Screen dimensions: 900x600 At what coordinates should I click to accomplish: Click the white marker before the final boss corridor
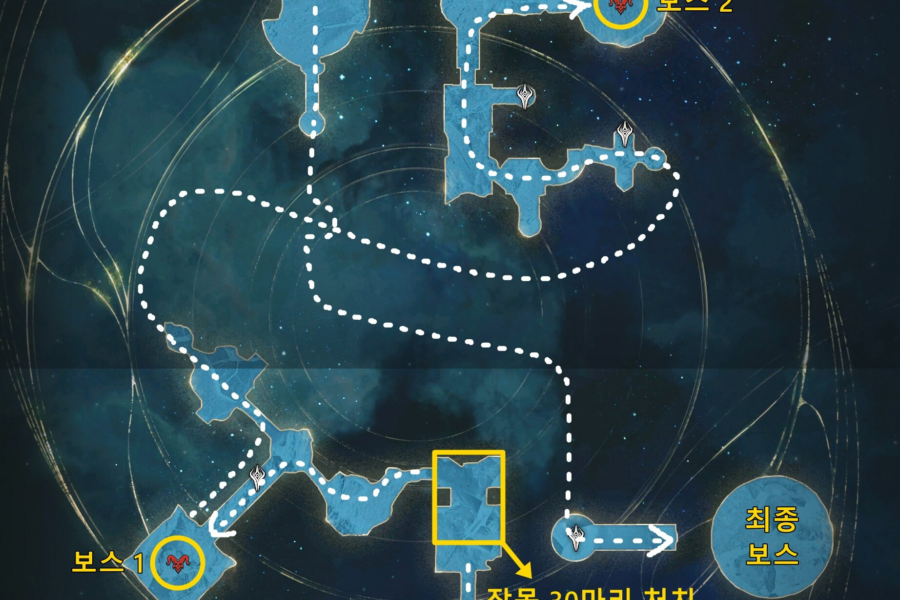tap(576, 538)
